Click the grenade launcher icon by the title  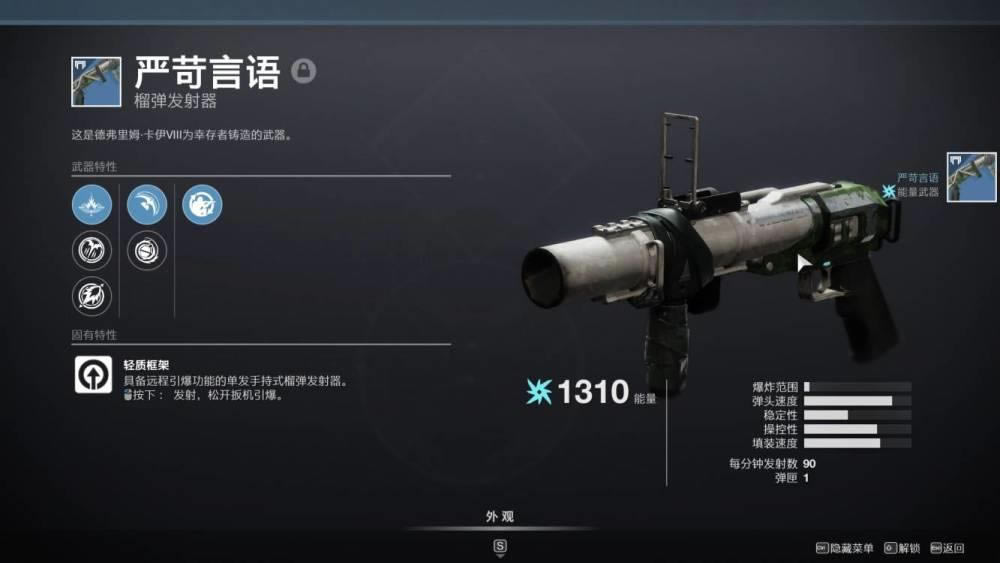point(96,82)
